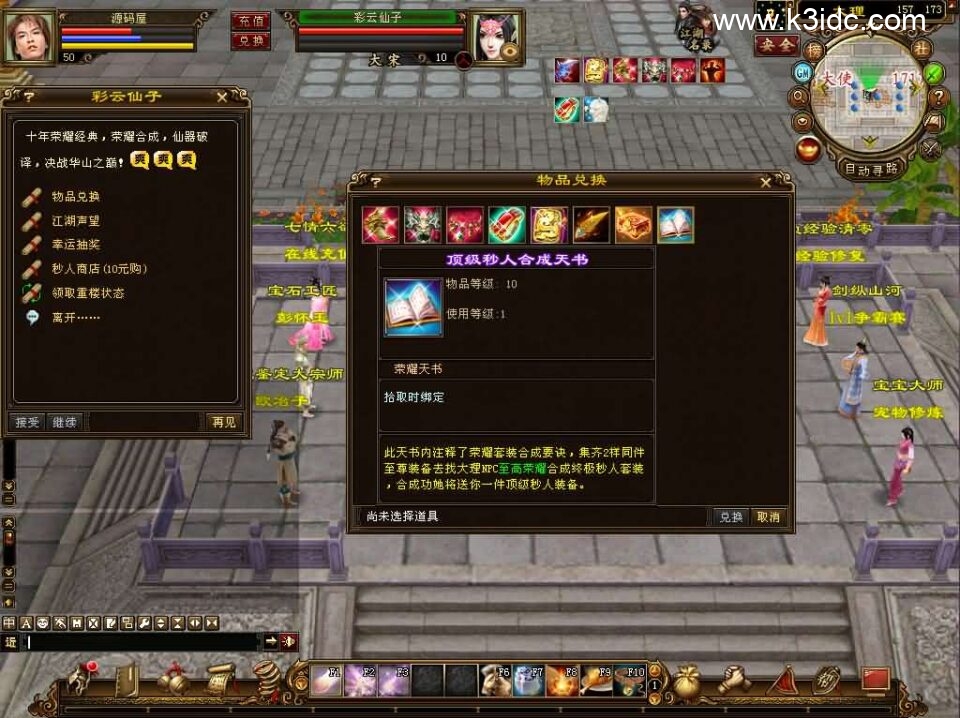Click the chat input field

[140, 641]
